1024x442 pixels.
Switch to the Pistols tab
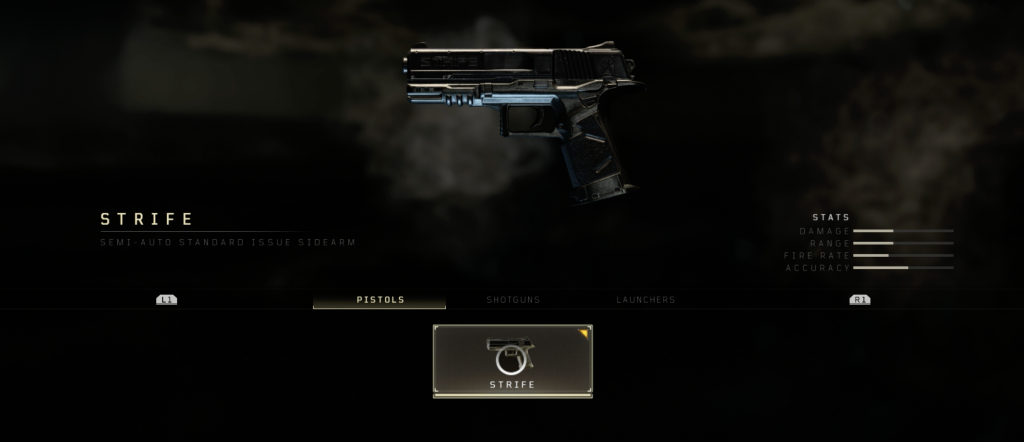[380, 300]
